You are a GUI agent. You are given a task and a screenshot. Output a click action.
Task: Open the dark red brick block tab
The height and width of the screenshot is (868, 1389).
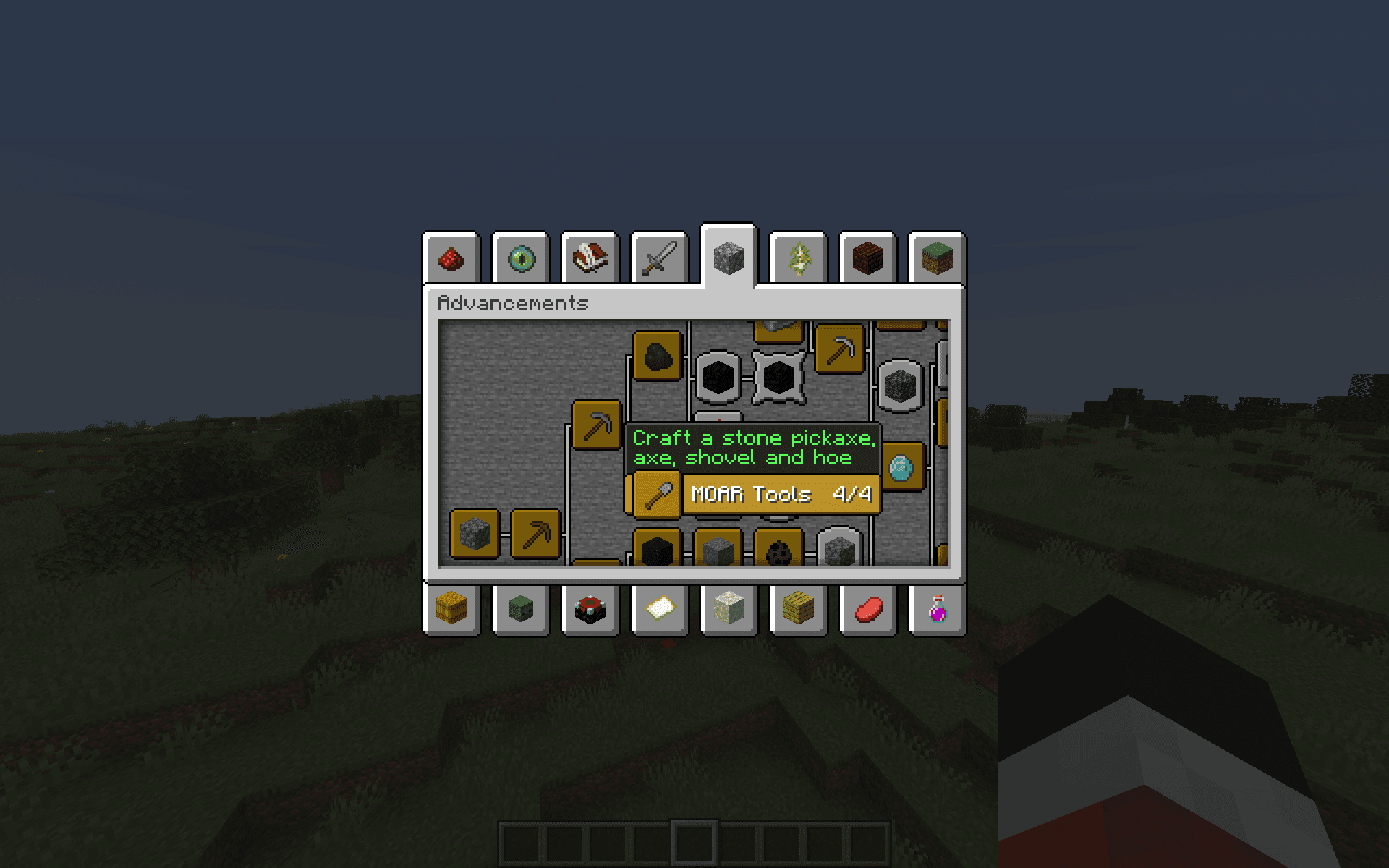coord(868,258)
